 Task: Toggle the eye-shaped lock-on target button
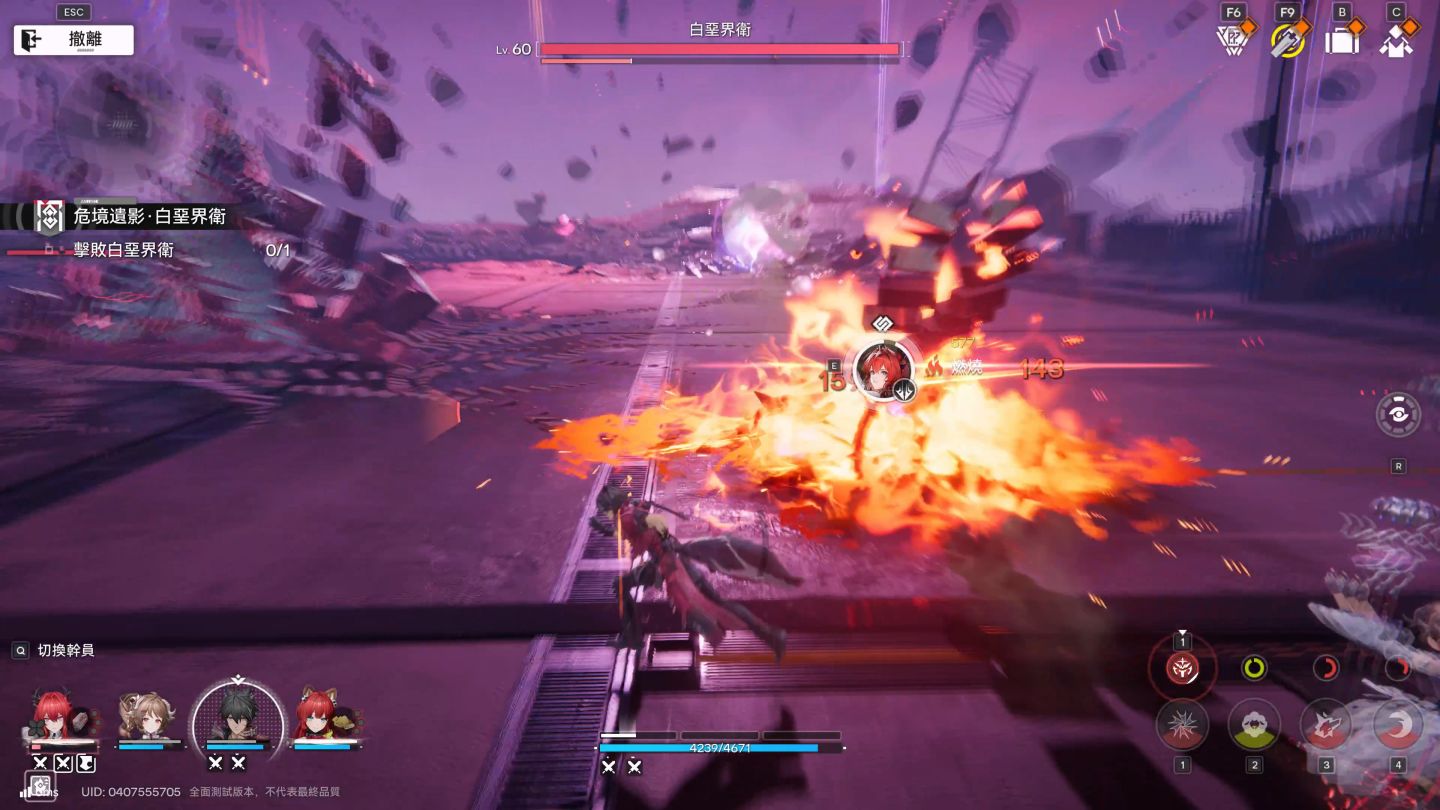tap(1398, 414)
